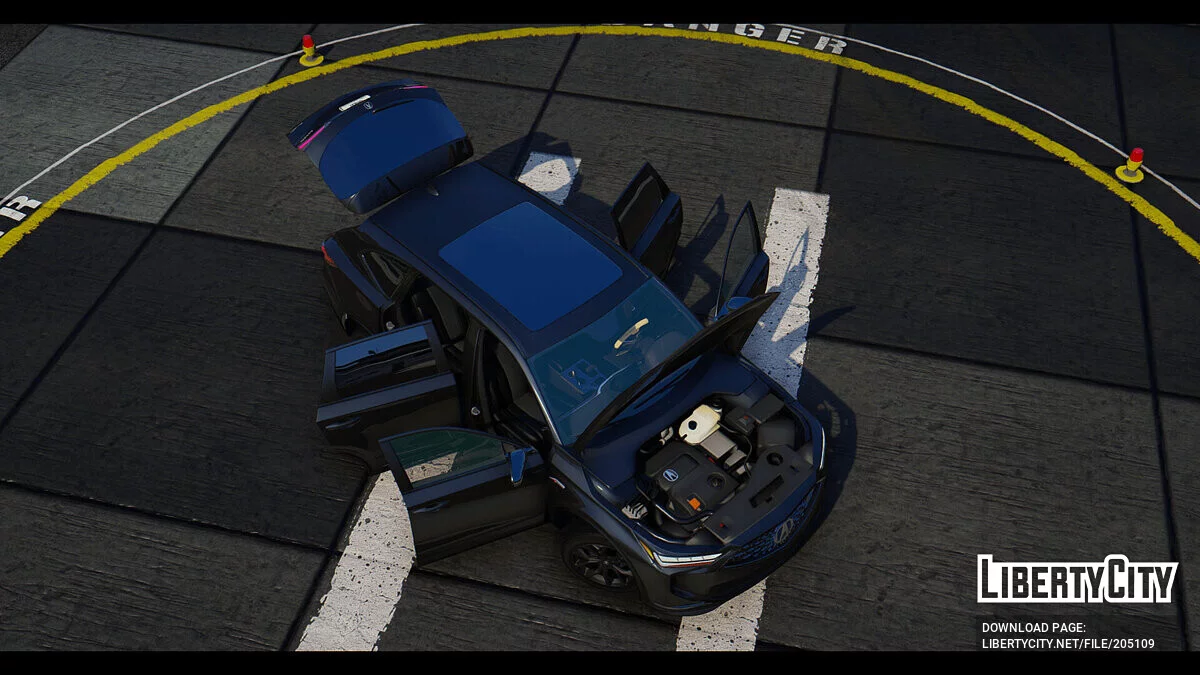Open the libertycity.net/file/205109 download link
The height and width of the screenshot is (675, 1200).
(1067, 643)
